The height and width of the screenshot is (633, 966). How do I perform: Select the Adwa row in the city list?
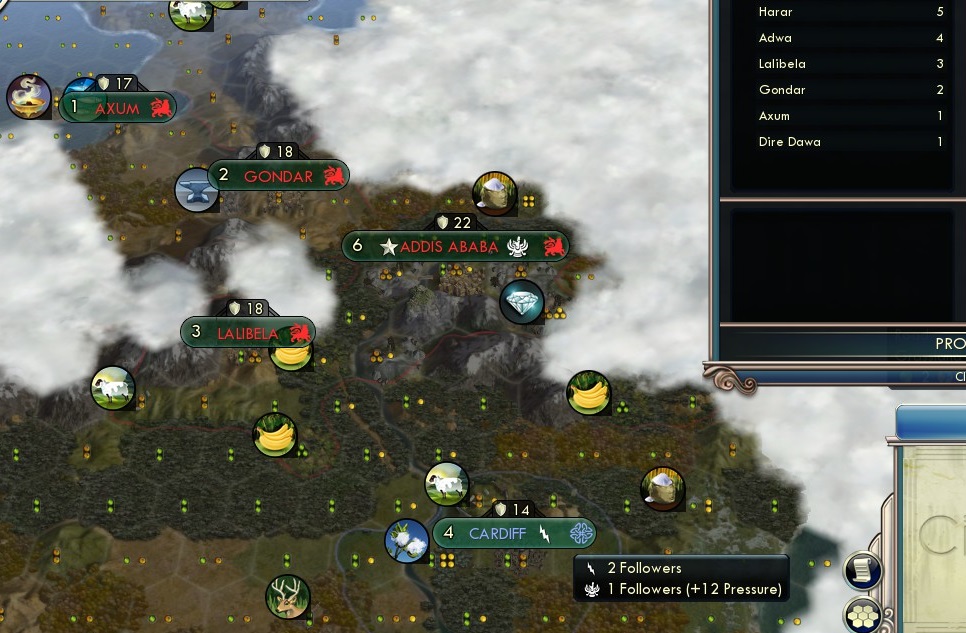(x=850, y=38)
